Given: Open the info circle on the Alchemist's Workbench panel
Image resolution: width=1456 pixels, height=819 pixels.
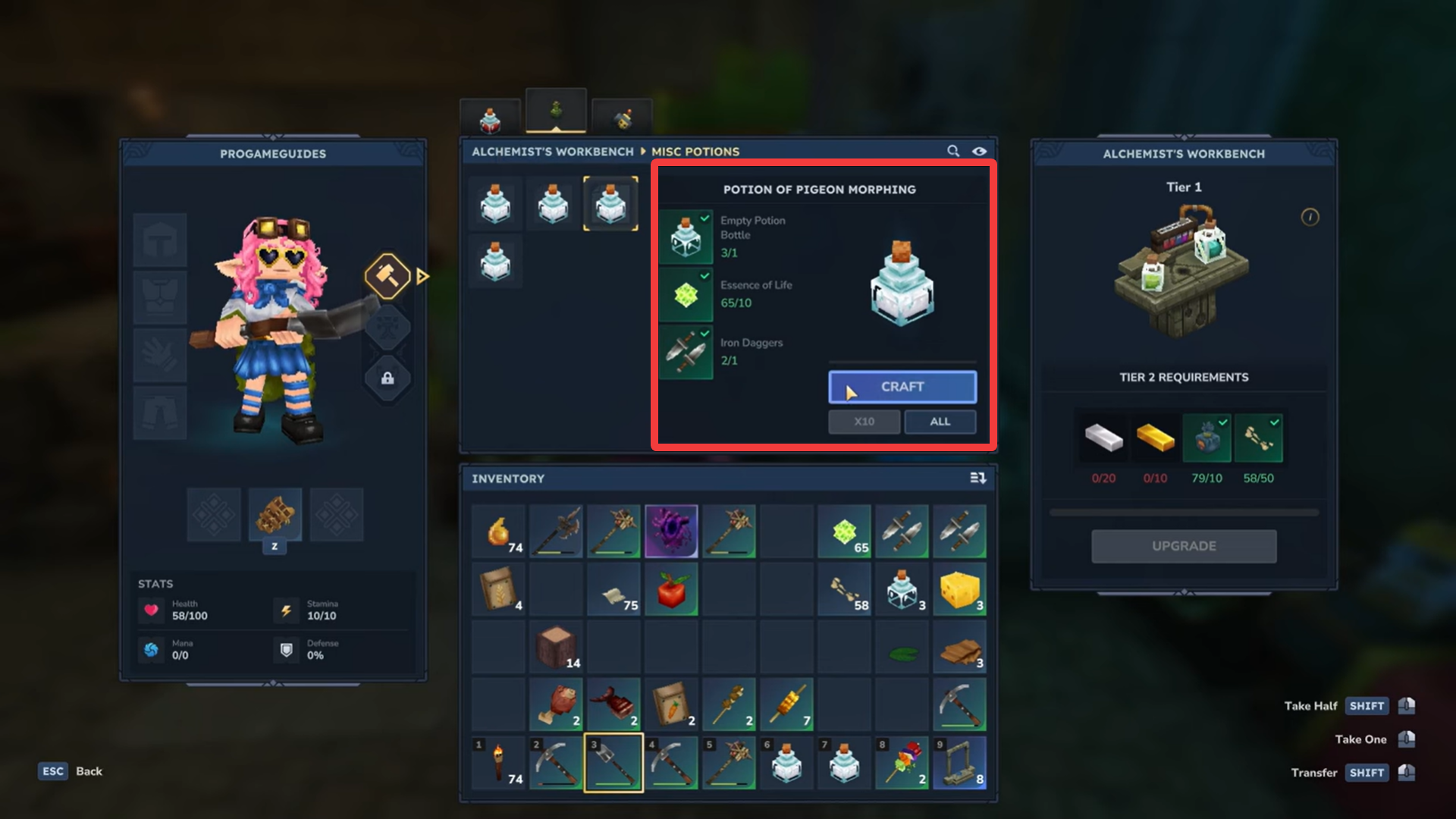Looking at the screenshot, I should [1311, 217].
